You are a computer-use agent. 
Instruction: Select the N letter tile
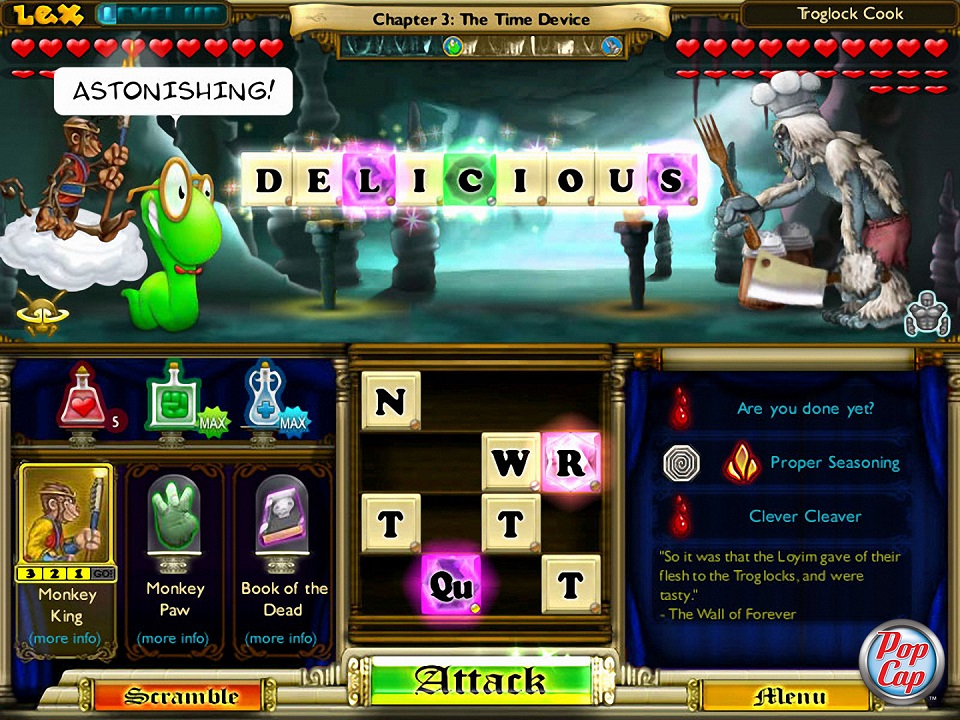391,401
